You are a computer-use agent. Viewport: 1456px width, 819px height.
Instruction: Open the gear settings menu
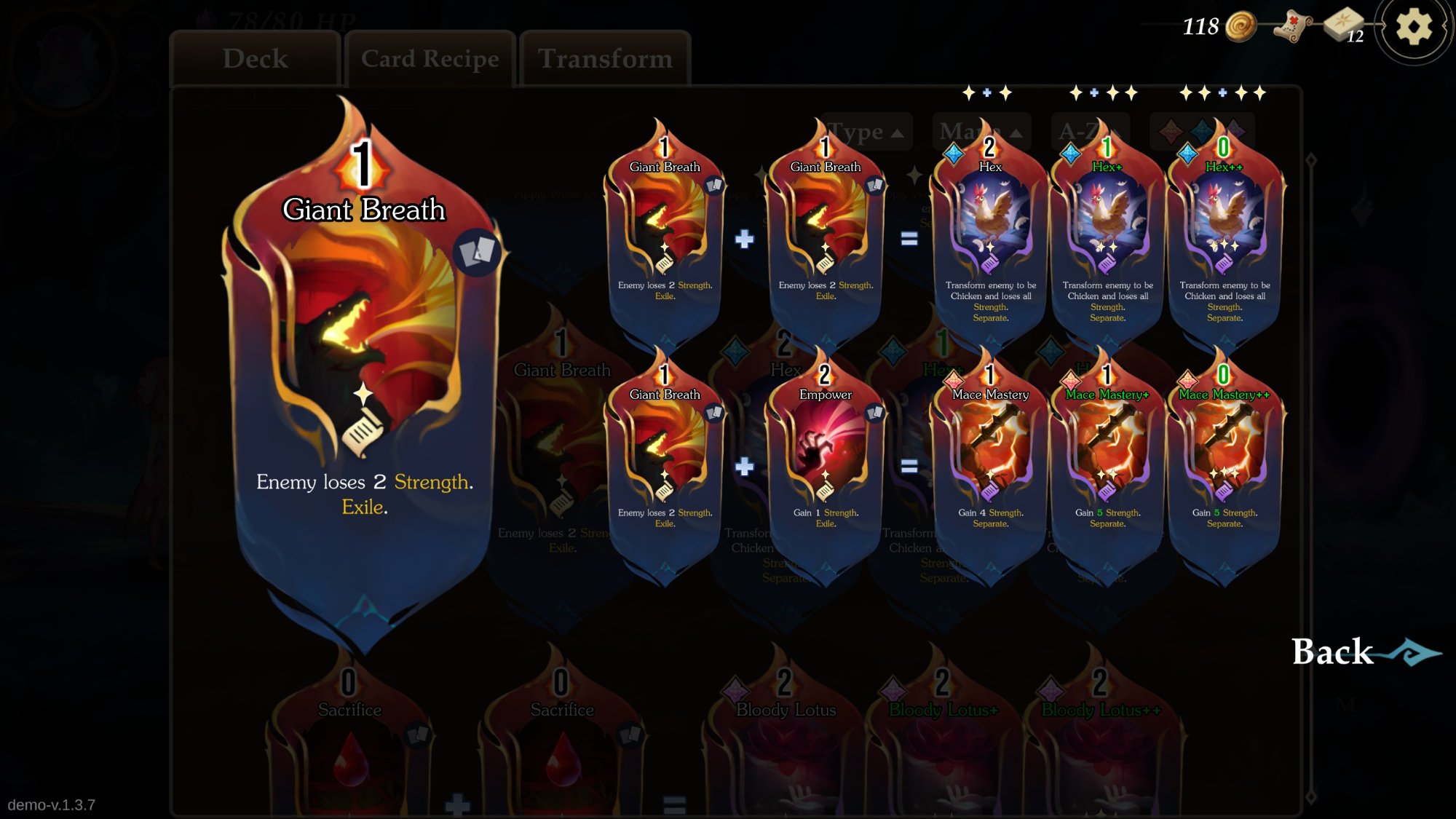coord(1413,28)
